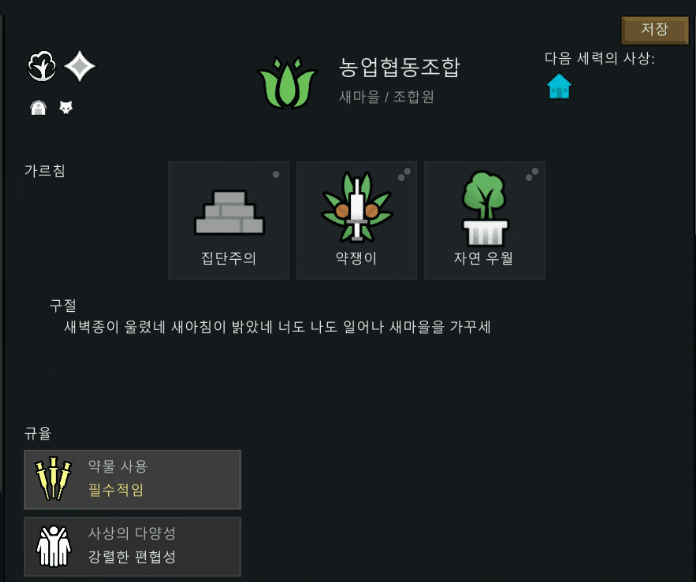Screen dimensions: 696x582
Task: Select the four-pointed star style icon
Action: [80, 67]
